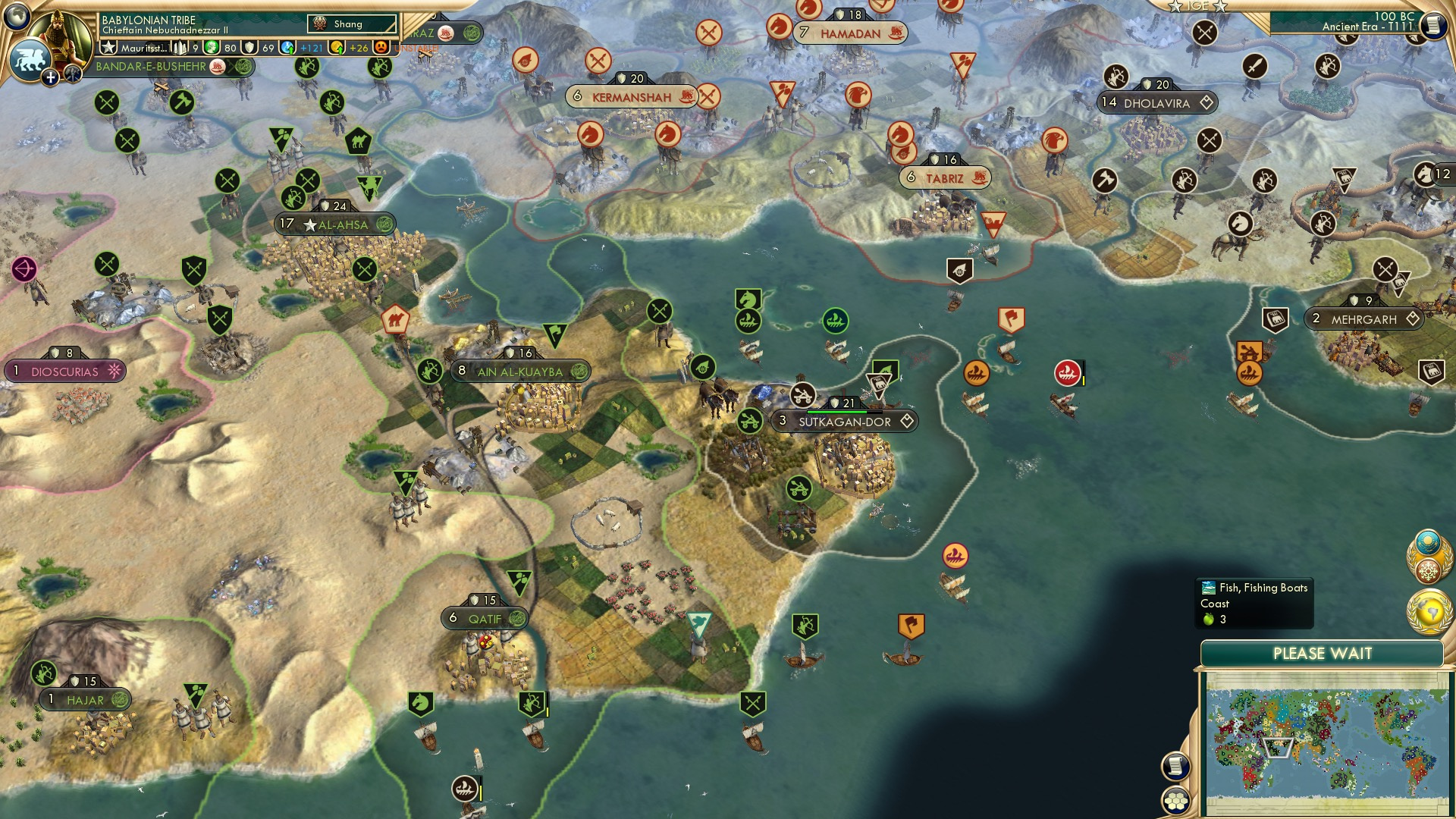Toggle the hex grid overlay near the minimap

1177,799
